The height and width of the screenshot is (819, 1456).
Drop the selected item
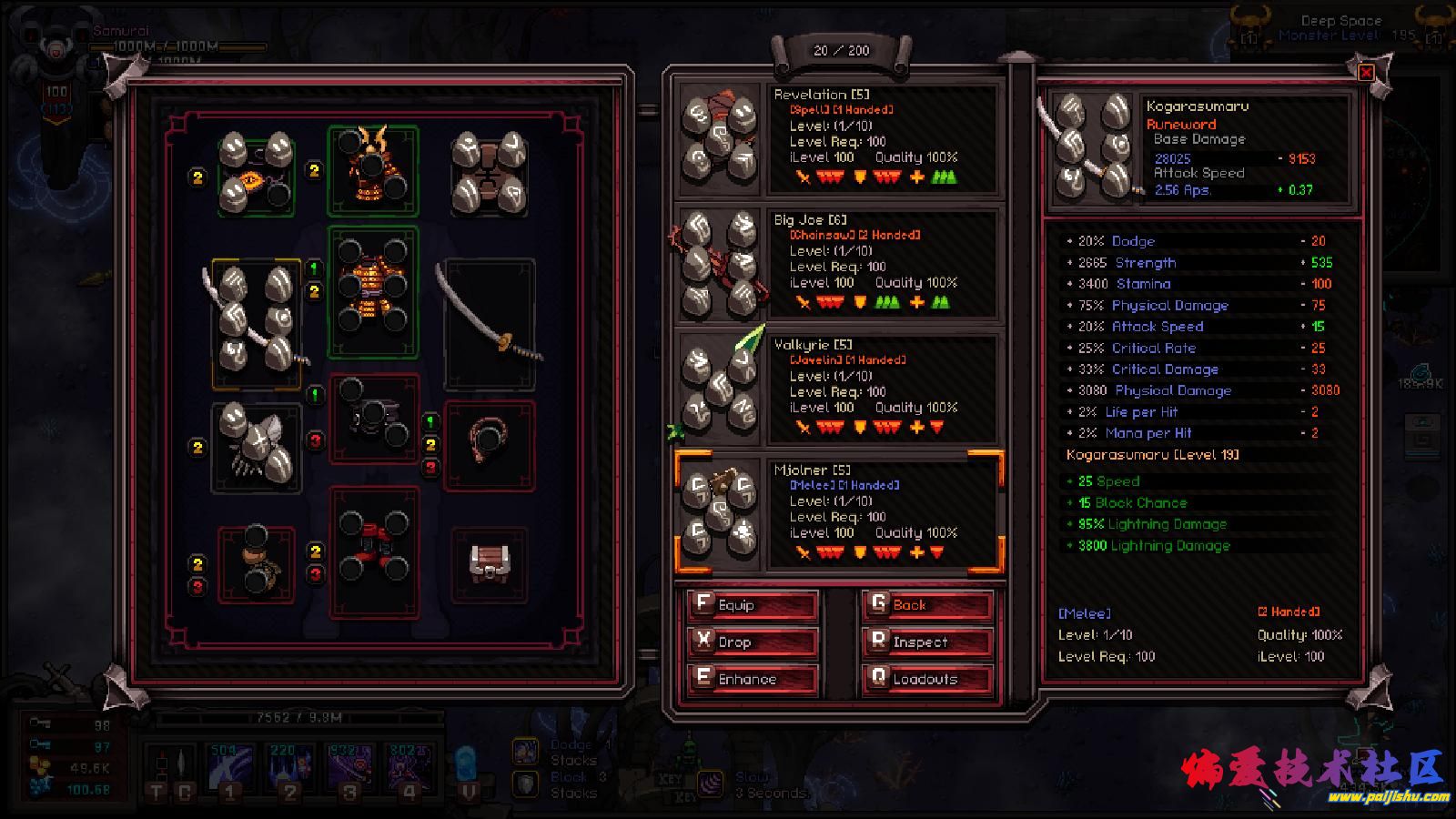(752, 642)
